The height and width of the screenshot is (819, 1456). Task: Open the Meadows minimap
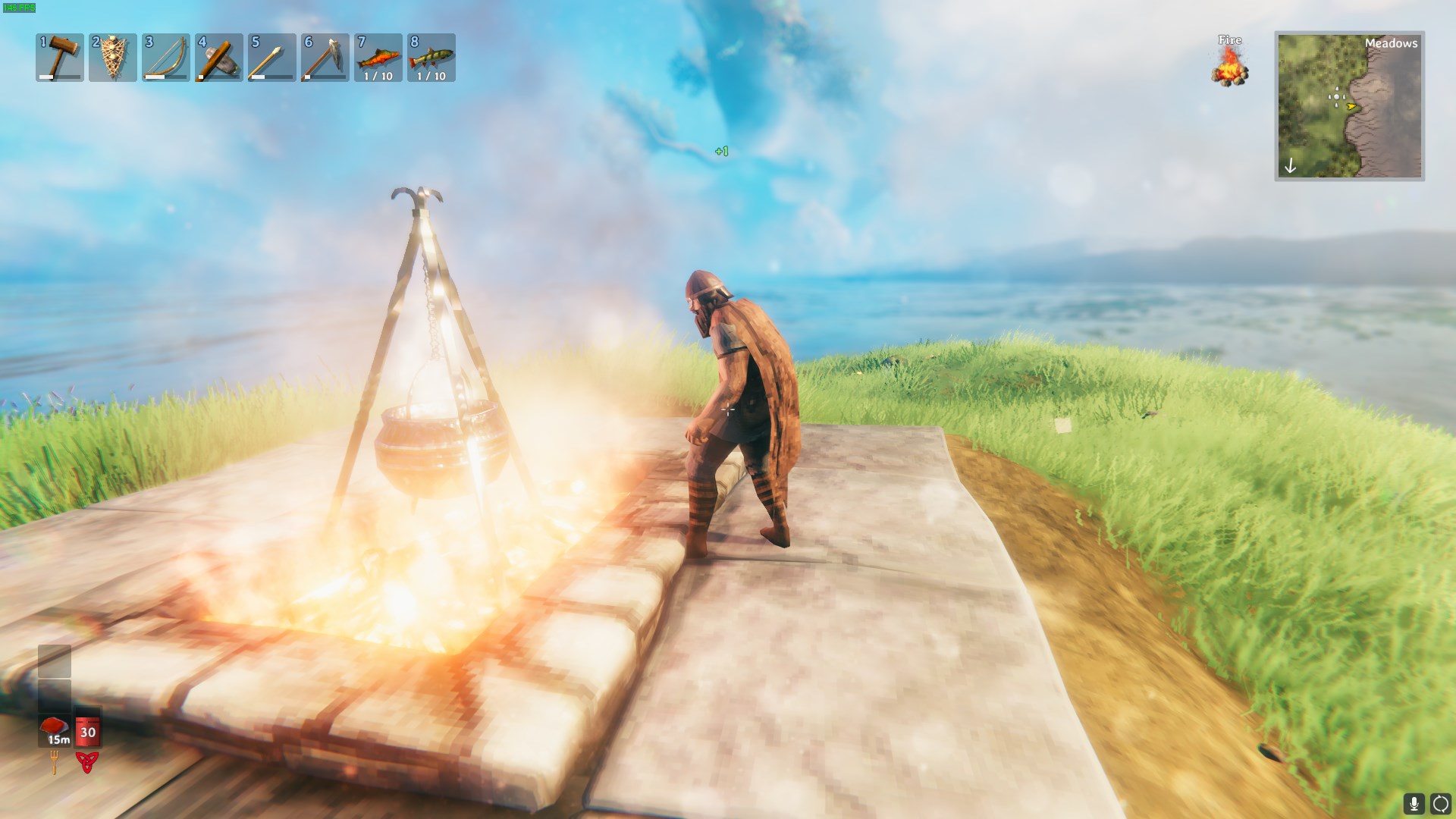(x=1349, y=105)
